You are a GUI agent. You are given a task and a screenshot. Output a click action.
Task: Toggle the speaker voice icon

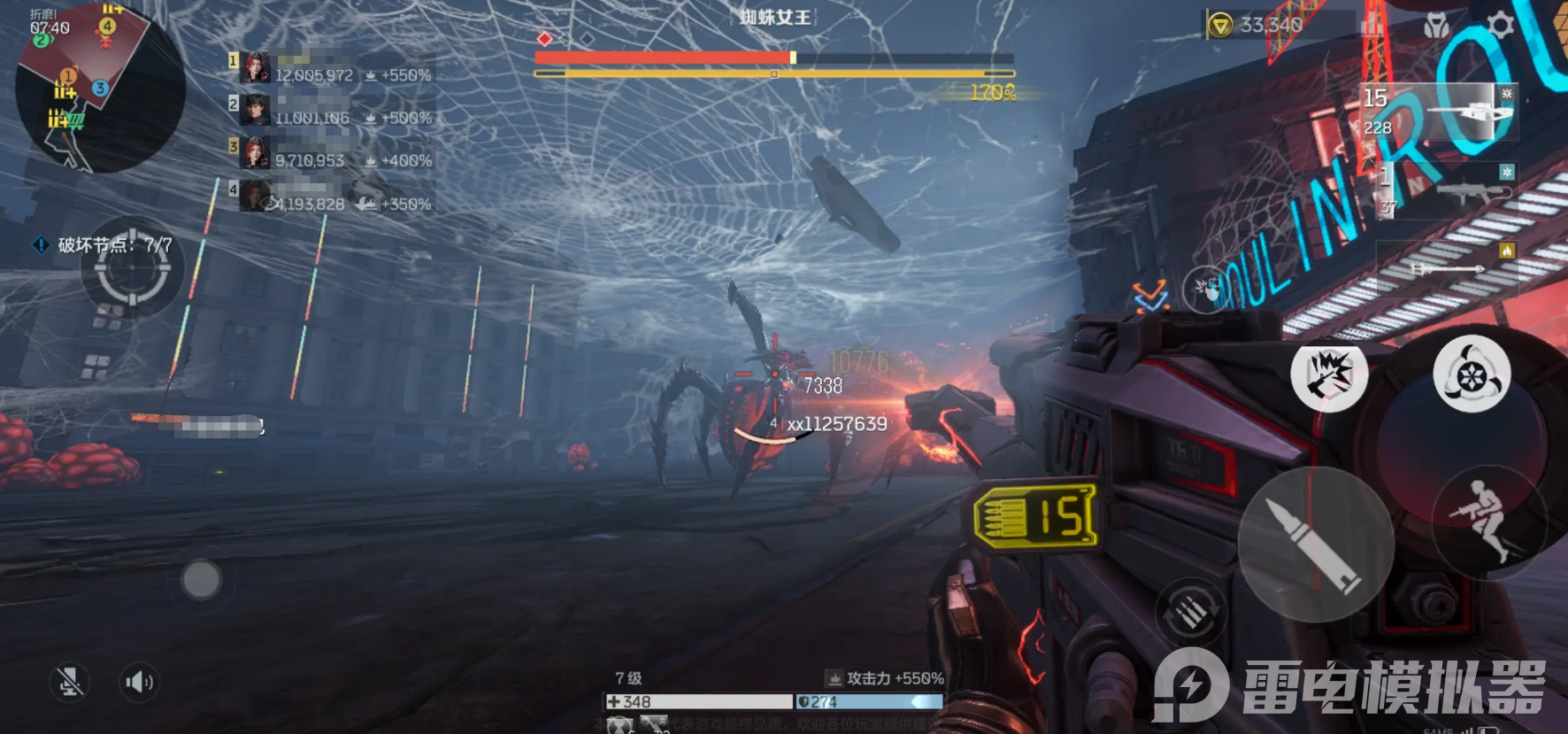click(x=139, y=682)
